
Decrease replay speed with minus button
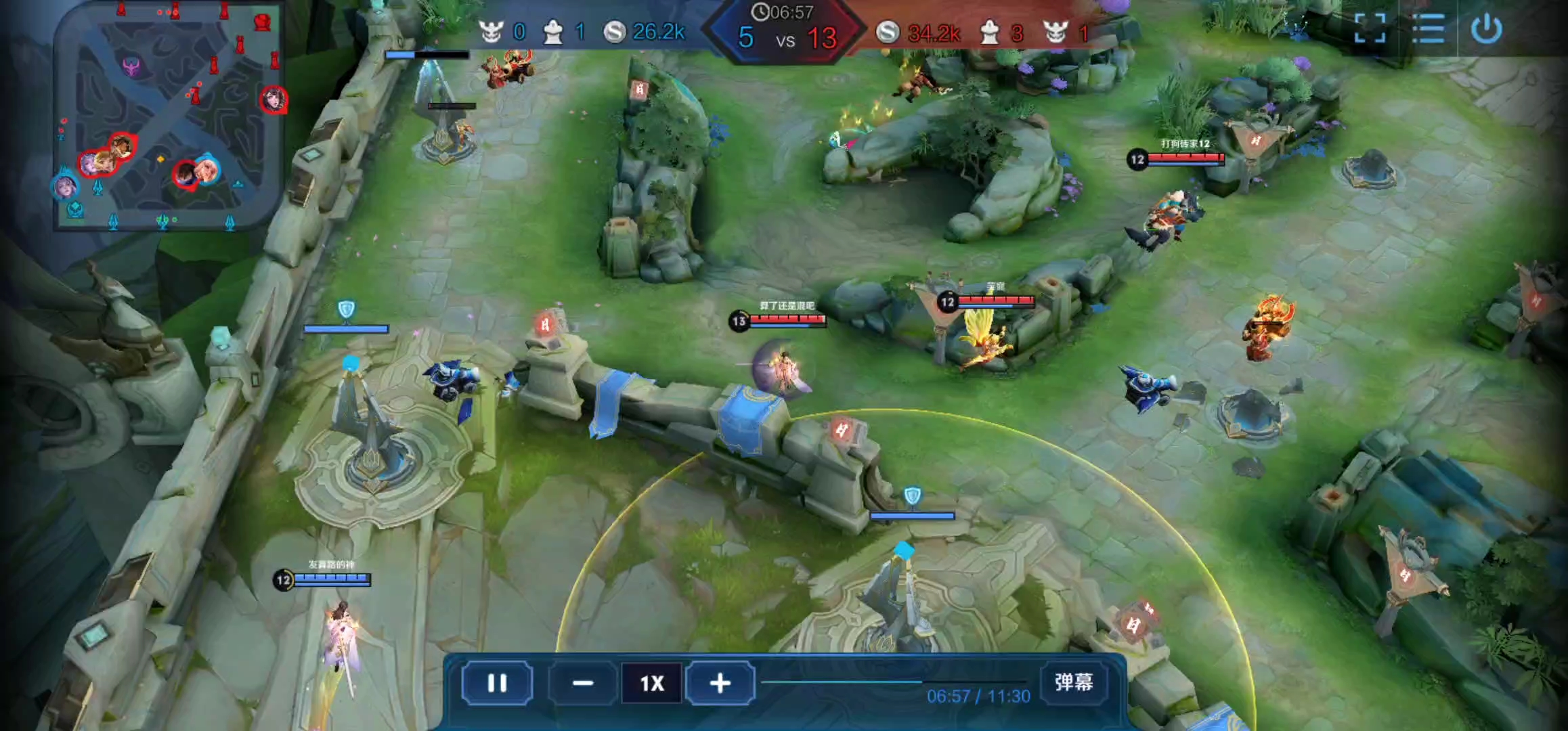pos(583,683)
